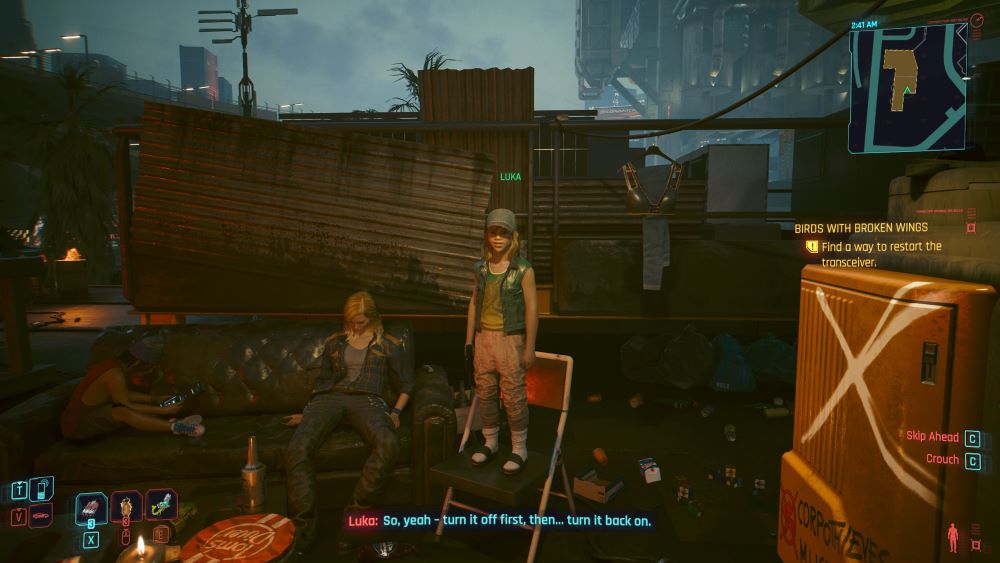Click the red body stance indicator icon
The width and height of the screenshot is (1000, 563).
coord(951,535)
